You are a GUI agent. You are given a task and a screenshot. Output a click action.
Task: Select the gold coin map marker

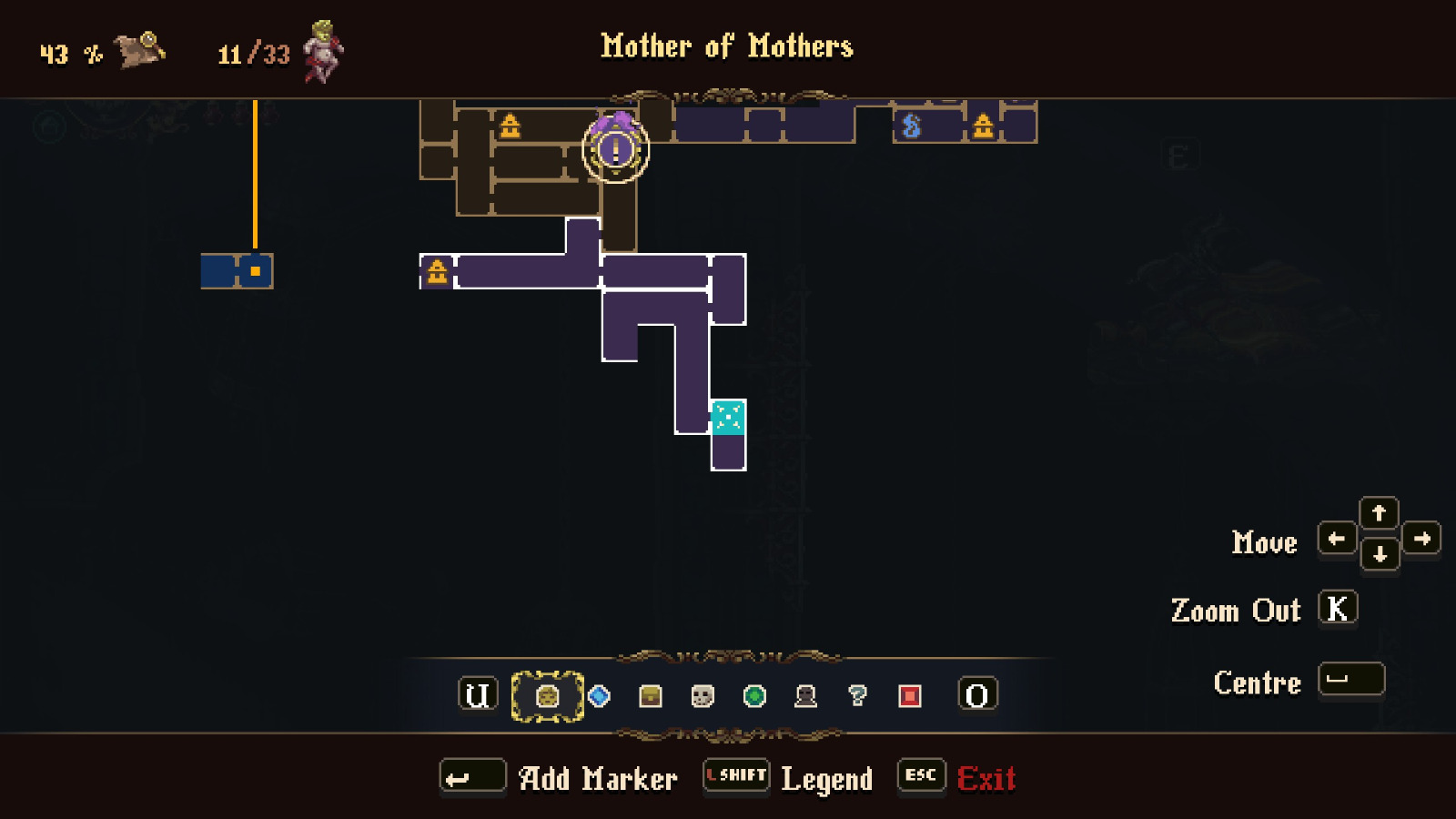547,697
